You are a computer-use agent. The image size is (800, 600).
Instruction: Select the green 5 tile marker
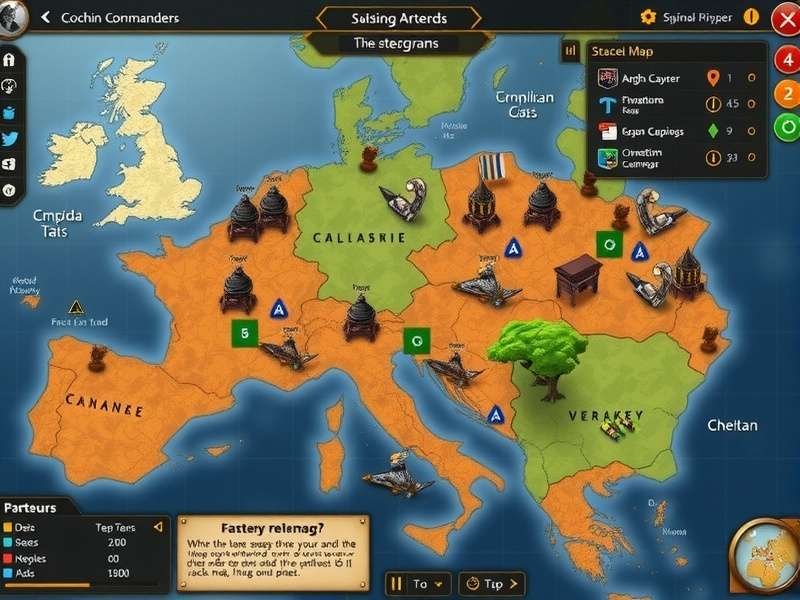(243, 333)
